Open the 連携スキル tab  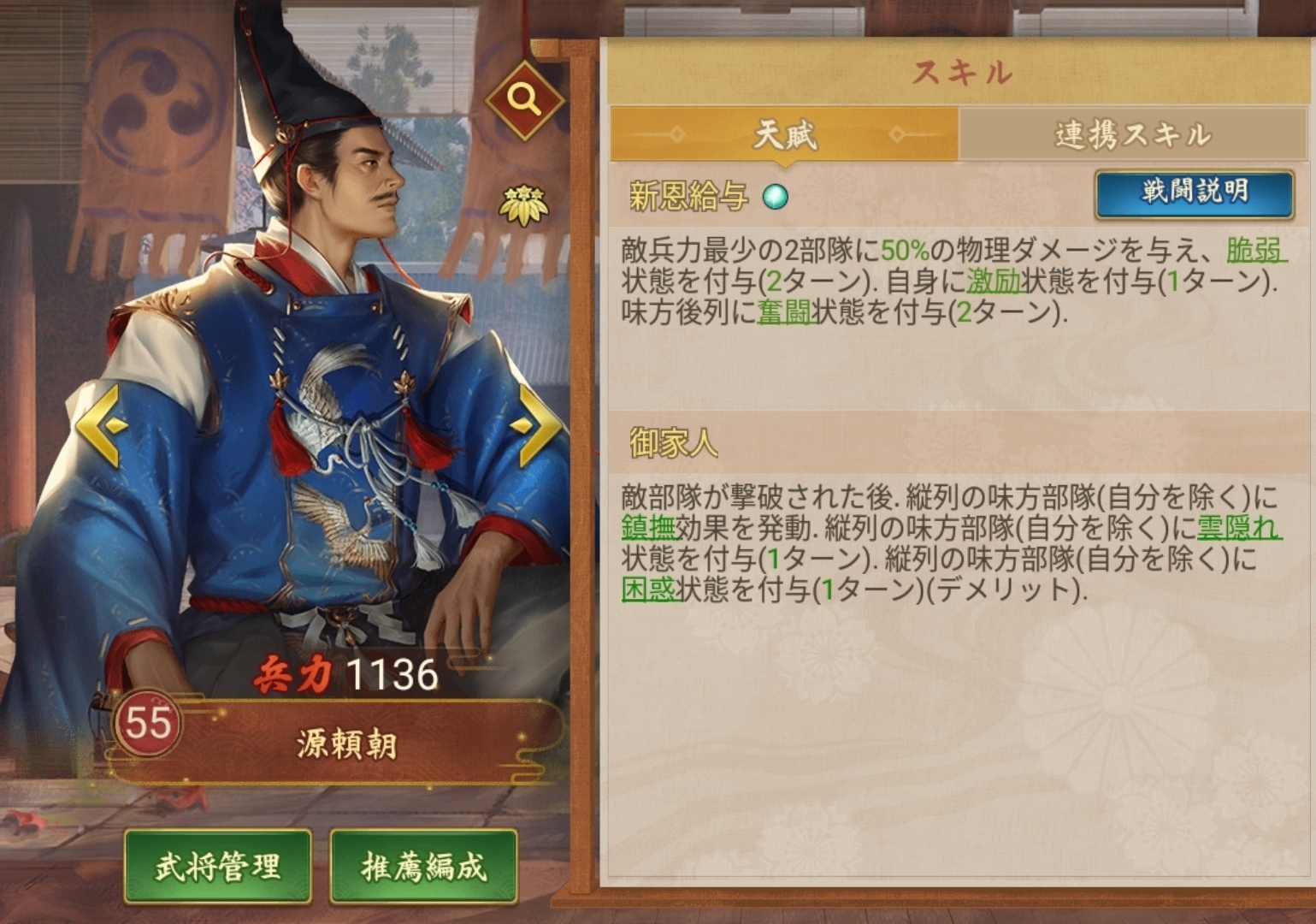click(1132, 134)
